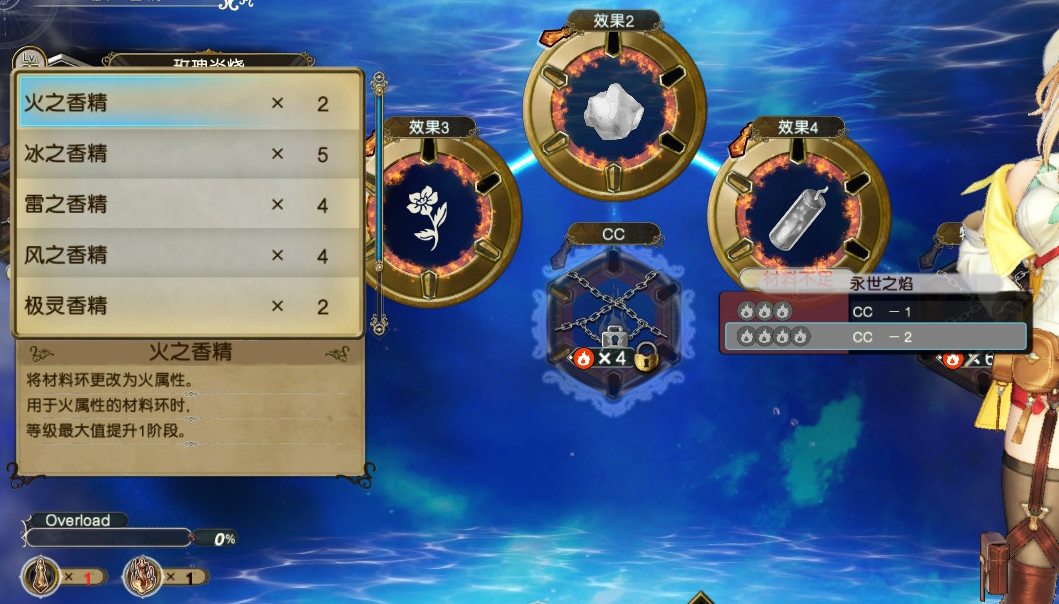1059x604 pixels.
Task: Select the 风之香精 row
Action: coord(187,256)
